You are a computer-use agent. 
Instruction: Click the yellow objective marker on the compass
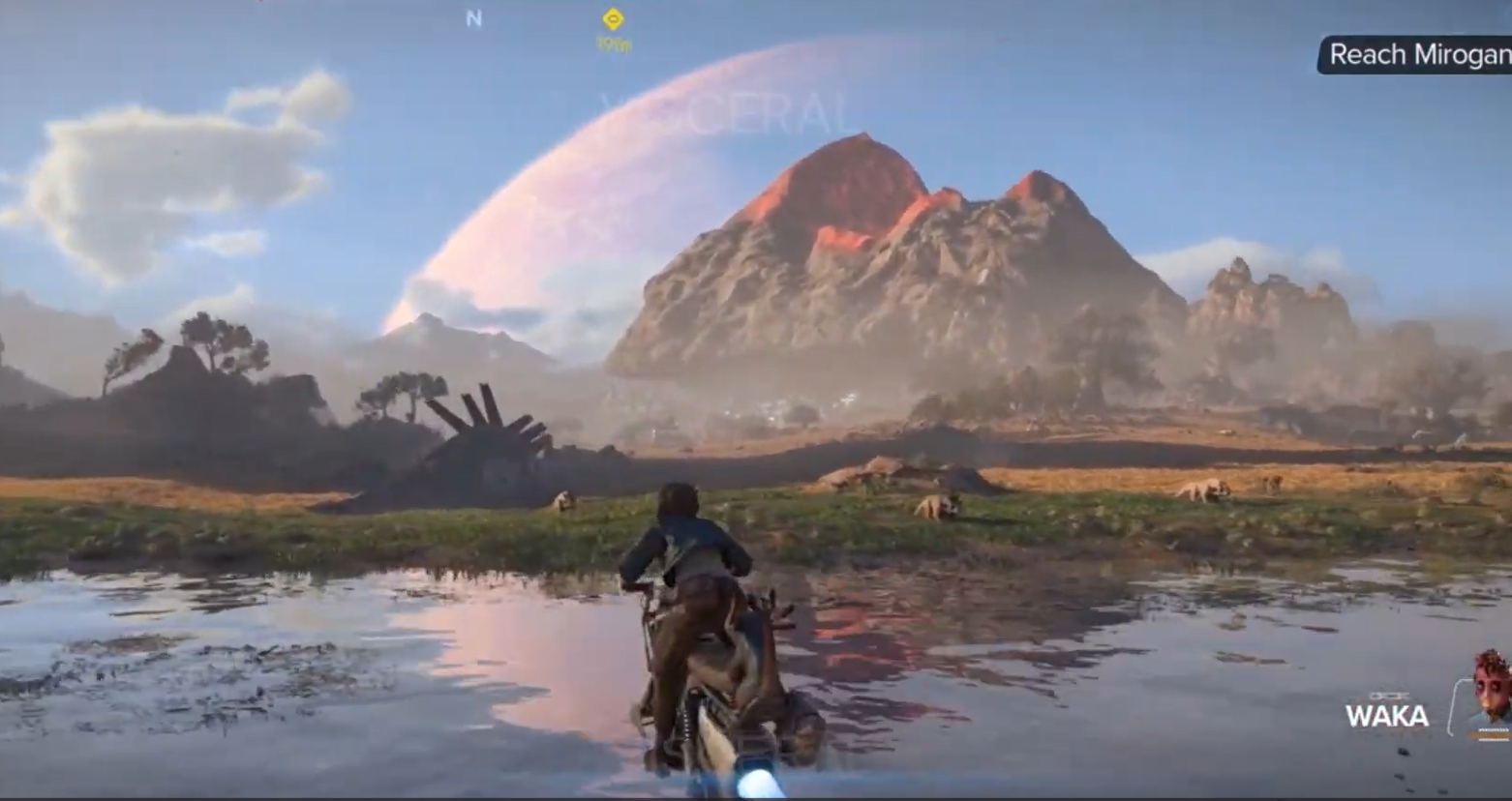pos(612,19)
